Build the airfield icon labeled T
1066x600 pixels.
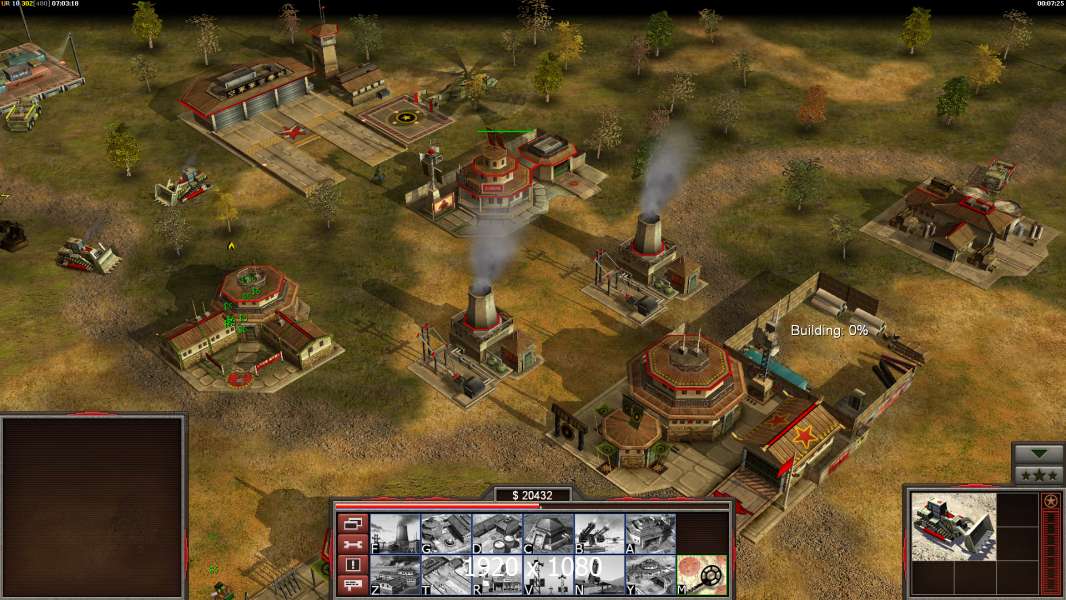[446, 575]
